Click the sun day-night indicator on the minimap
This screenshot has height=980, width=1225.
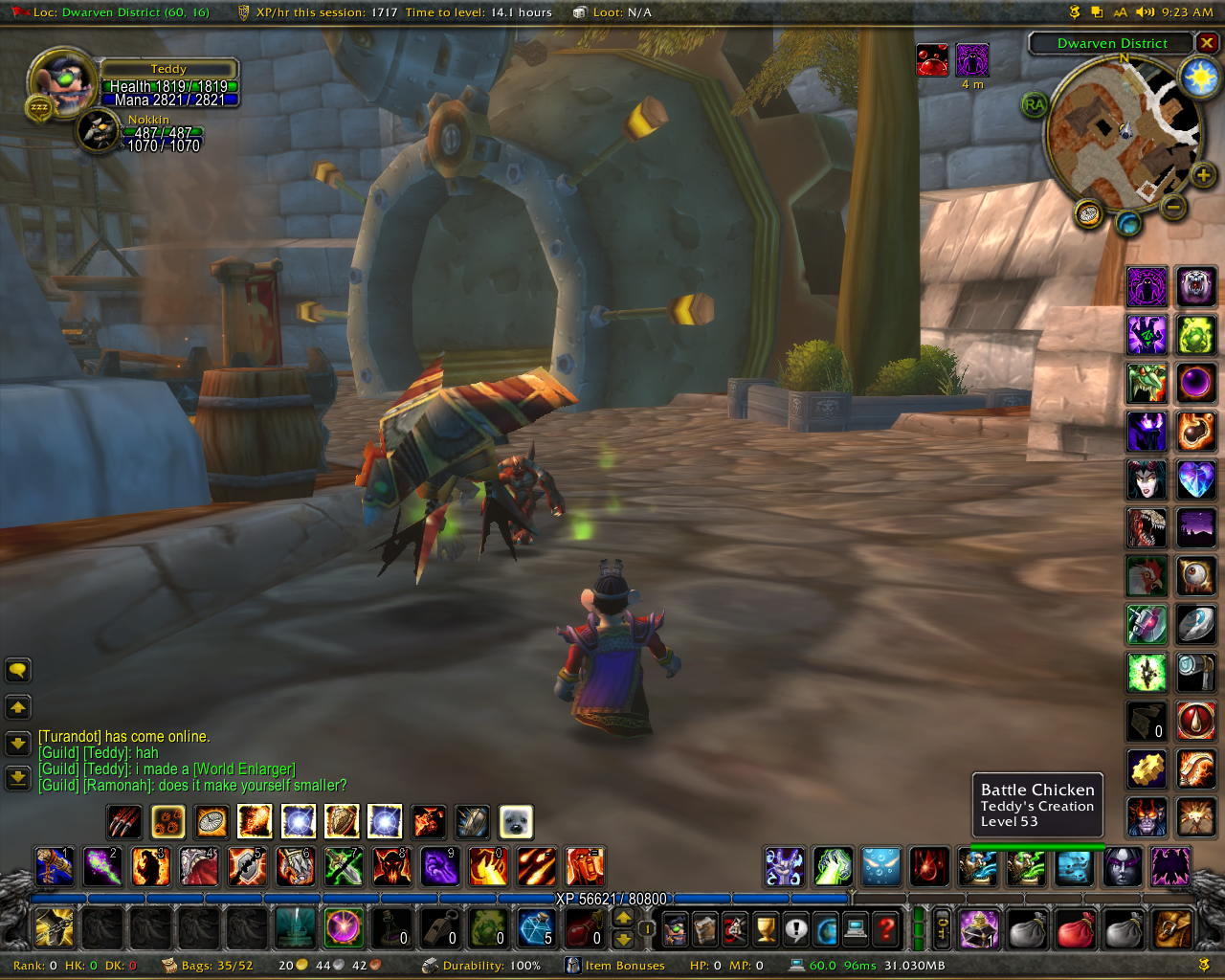coord(1200,77)
